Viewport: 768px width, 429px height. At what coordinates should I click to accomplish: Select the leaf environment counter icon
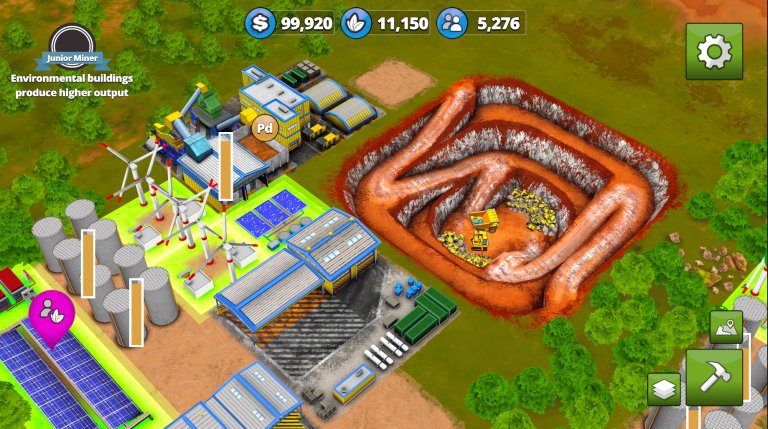click(x=356, y=23)
